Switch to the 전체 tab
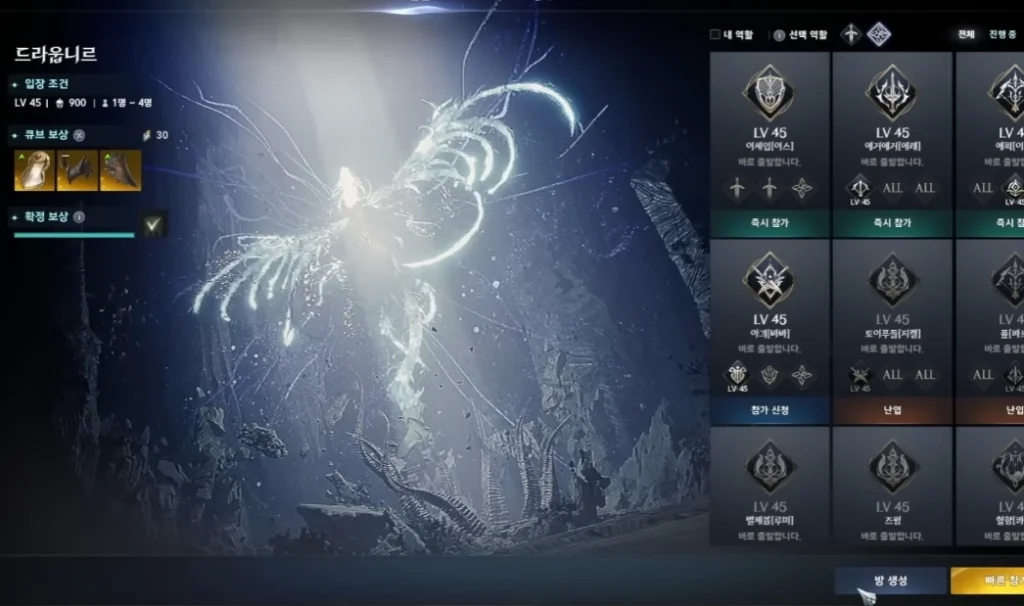1024x606 pixels. 966,34
